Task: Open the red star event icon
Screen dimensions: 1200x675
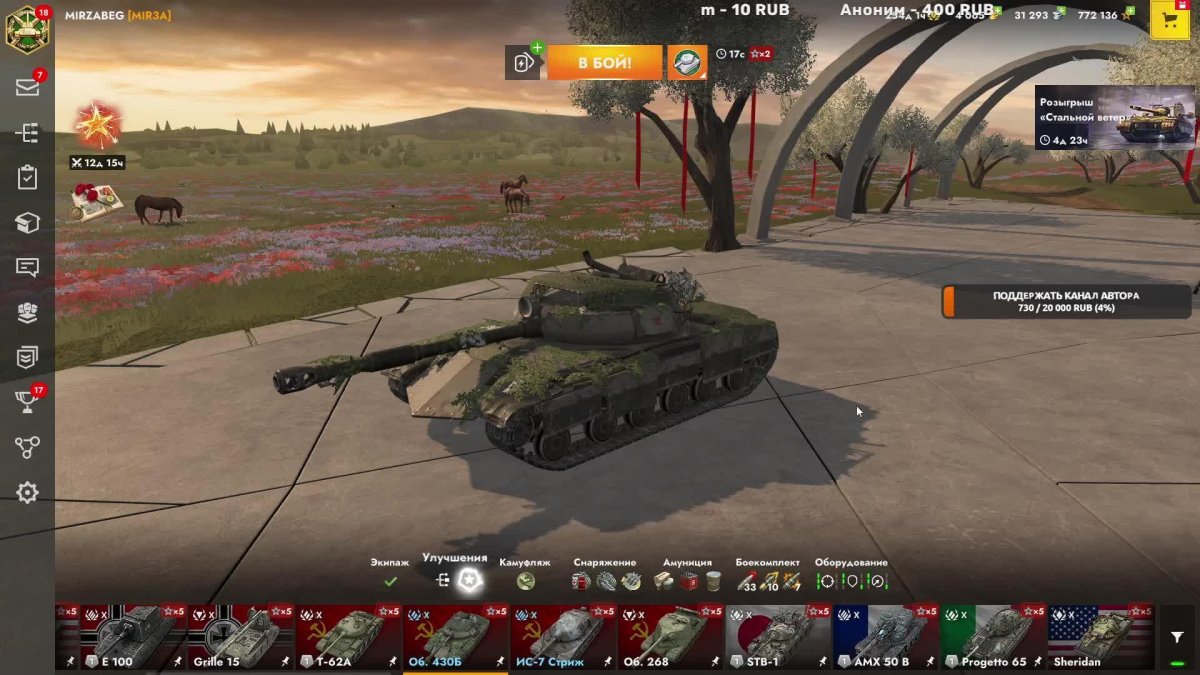Action: (x=98, y=126)
